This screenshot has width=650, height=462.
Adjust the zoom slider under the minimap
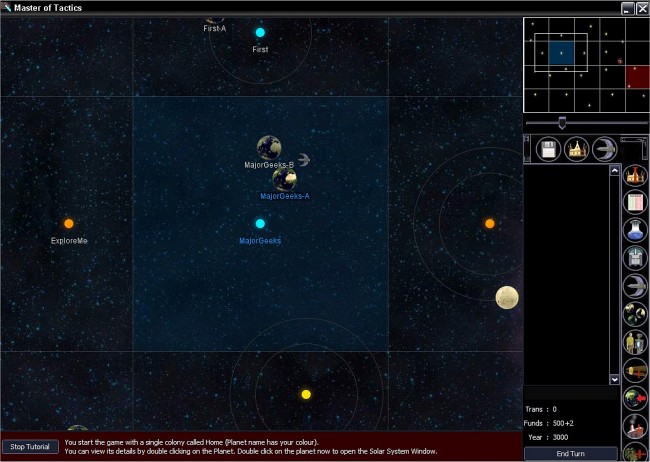(562, 123)
